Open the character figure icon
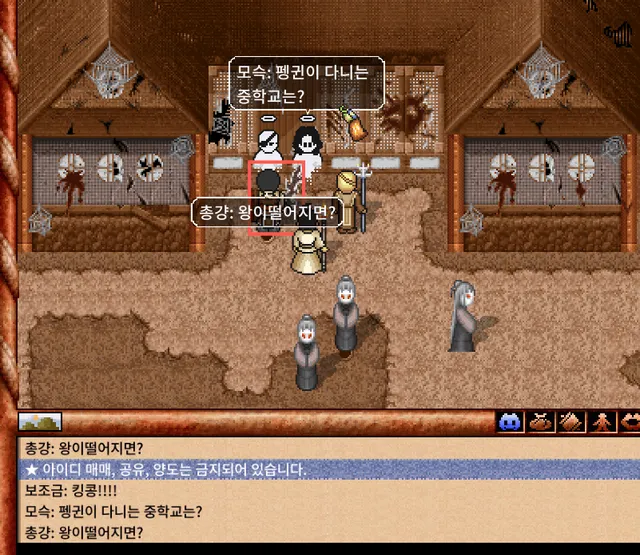The width and height of the screenshot is (640, 555). click(601, 422)
